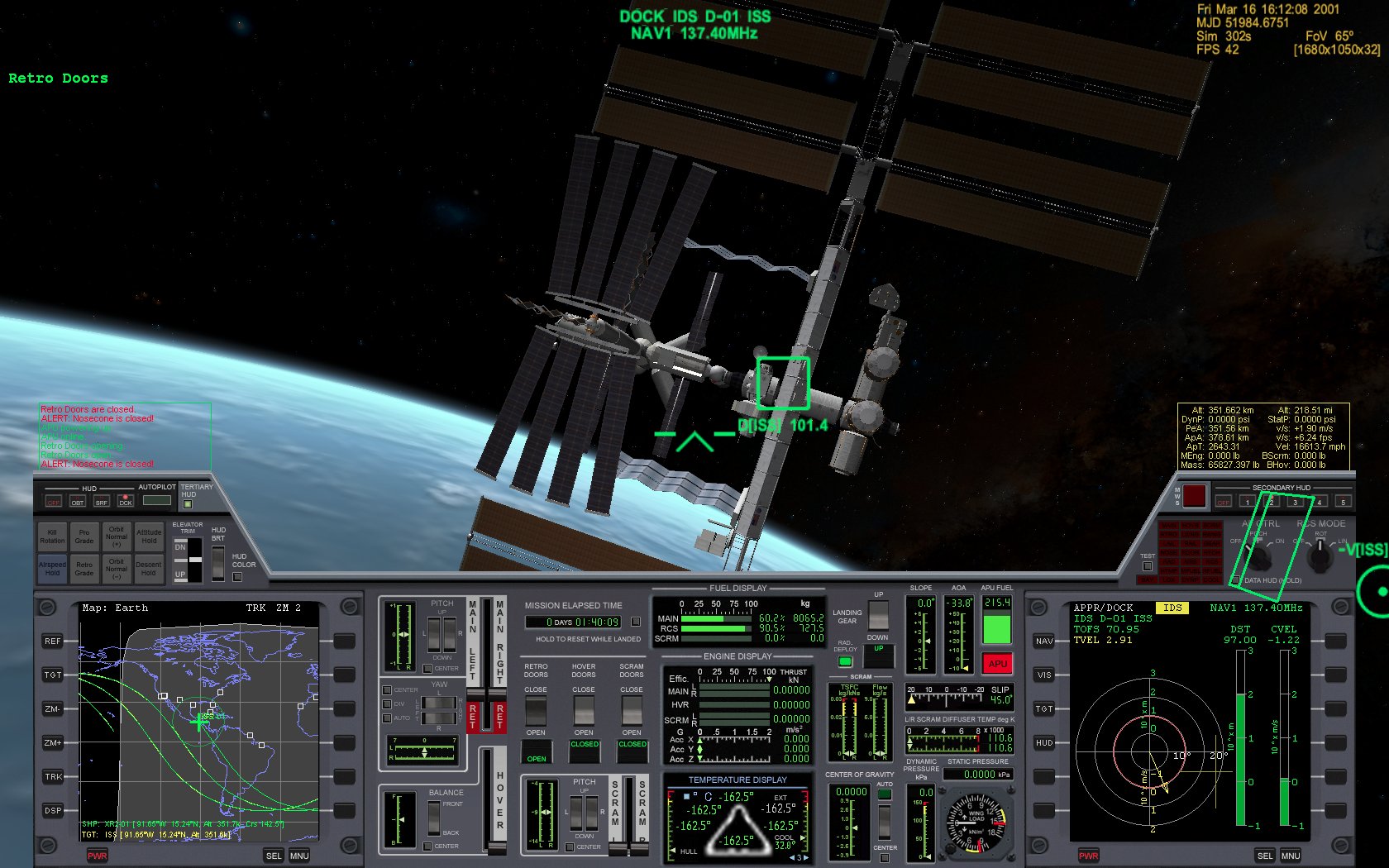Viewport: 1389px width, 868px height.
Task: Open the MFD menu with the MNU button
Action: (x=298, y=856)
